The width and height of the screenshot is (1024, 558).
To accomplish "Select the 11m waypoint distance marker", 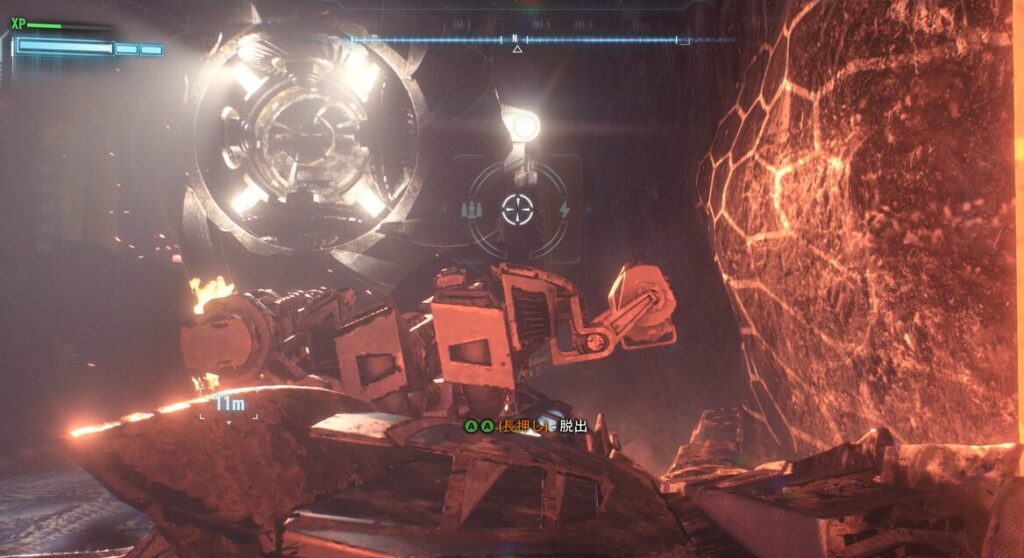I will point(229,404).
